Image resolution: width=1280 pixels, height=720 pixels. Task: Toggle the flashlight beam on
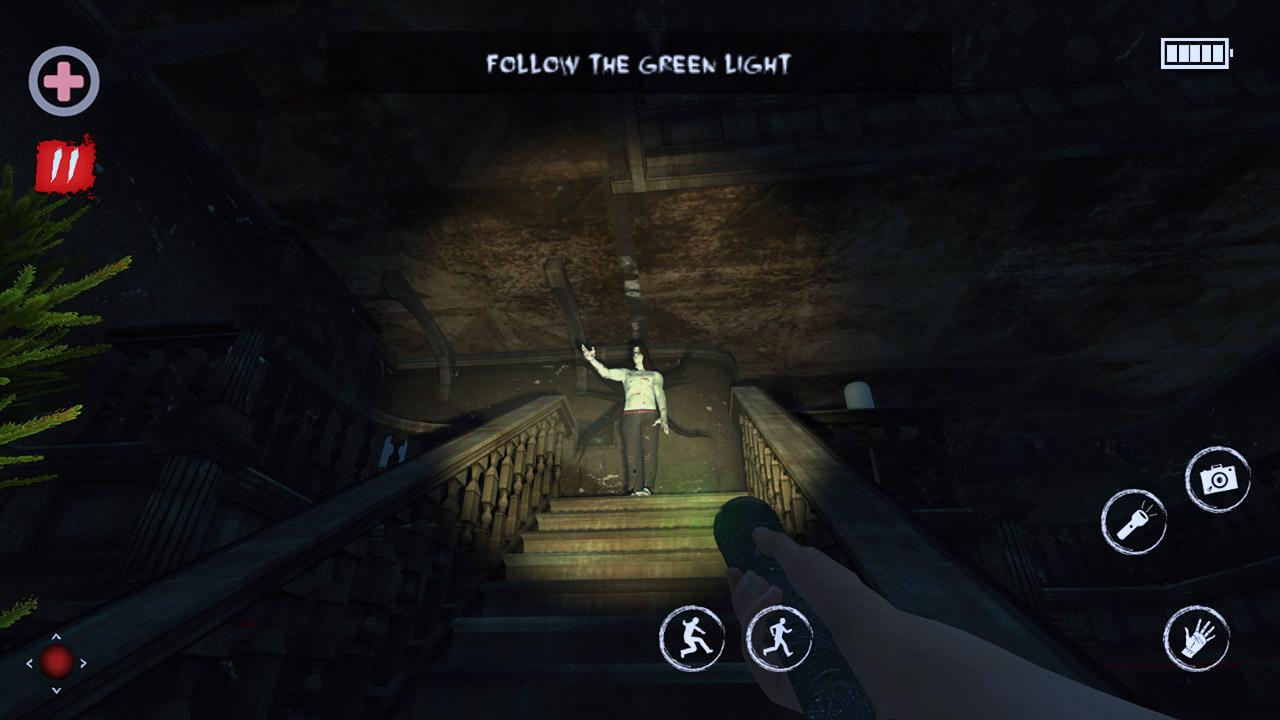pyautogui.click(x=1136, y=522)
